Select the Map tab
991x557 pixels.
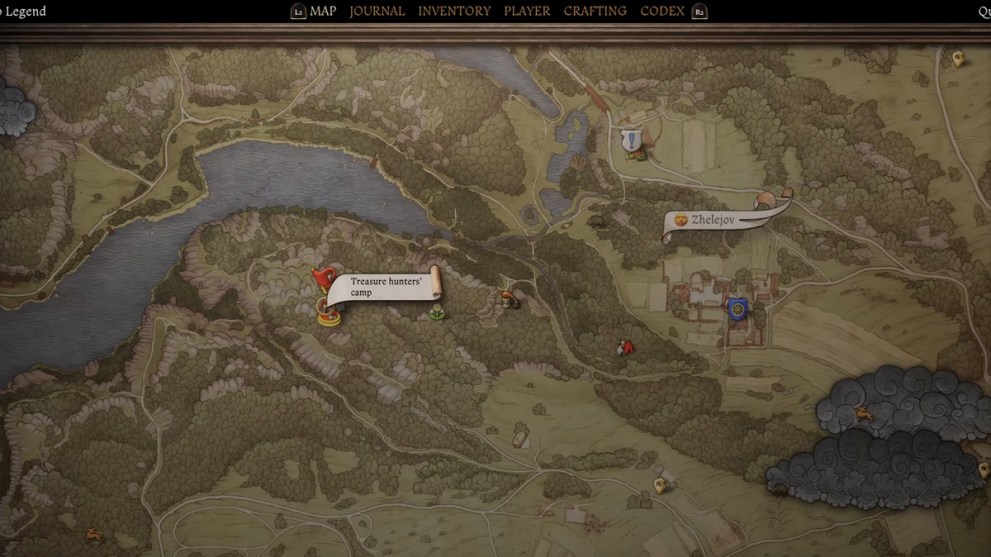click(x=323, y=11)
